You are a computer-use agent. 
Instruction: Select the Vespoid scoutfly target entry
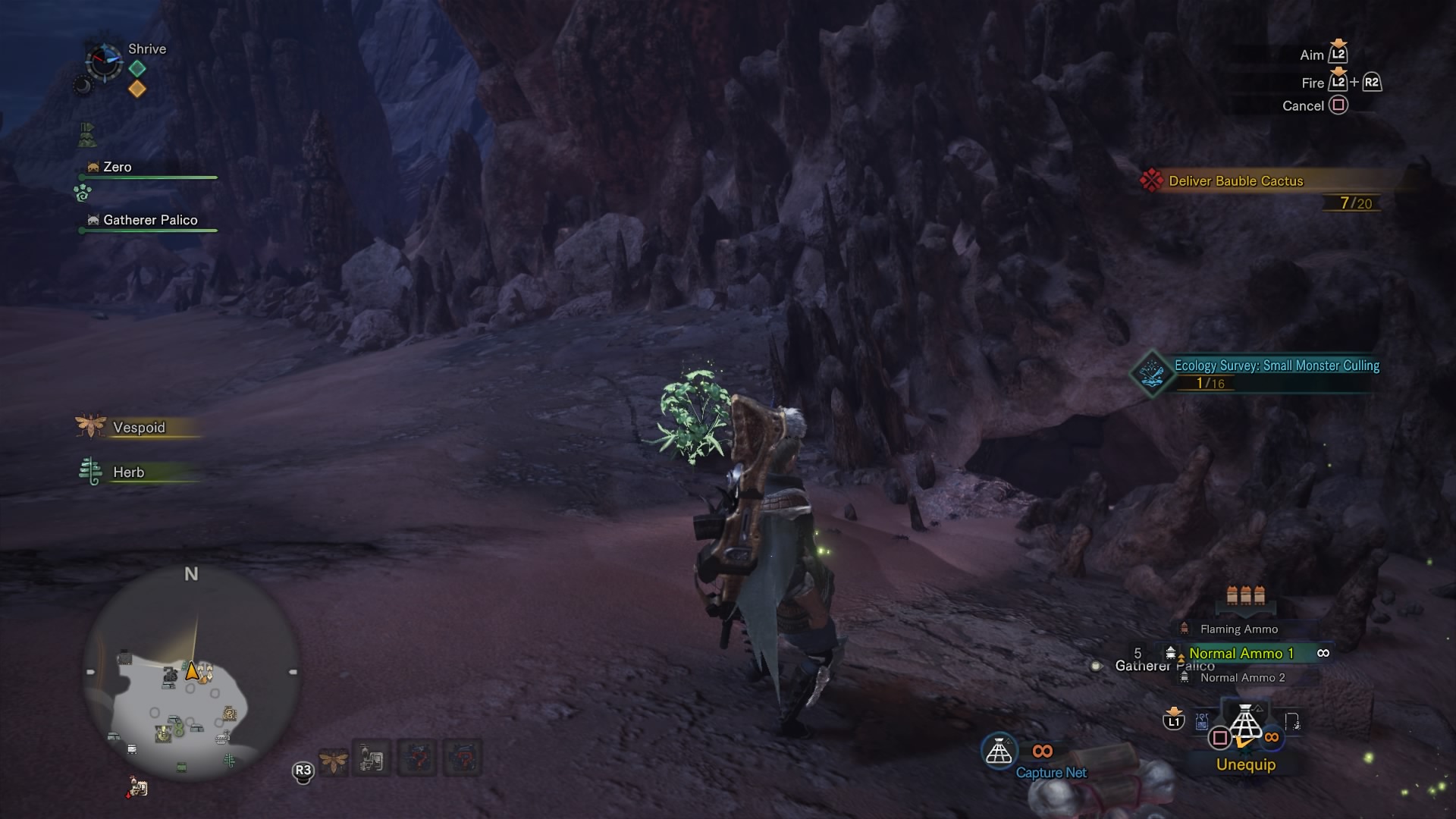click(x=138, y=428)
